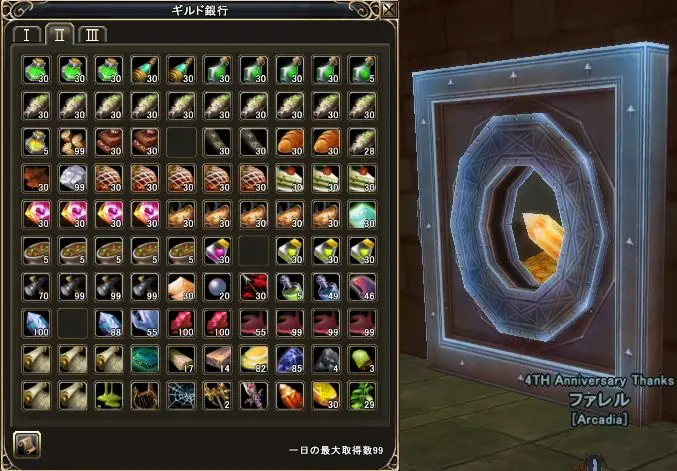Open guild bank tab III
Screen dimensions: 677x471
pos(93,34)
